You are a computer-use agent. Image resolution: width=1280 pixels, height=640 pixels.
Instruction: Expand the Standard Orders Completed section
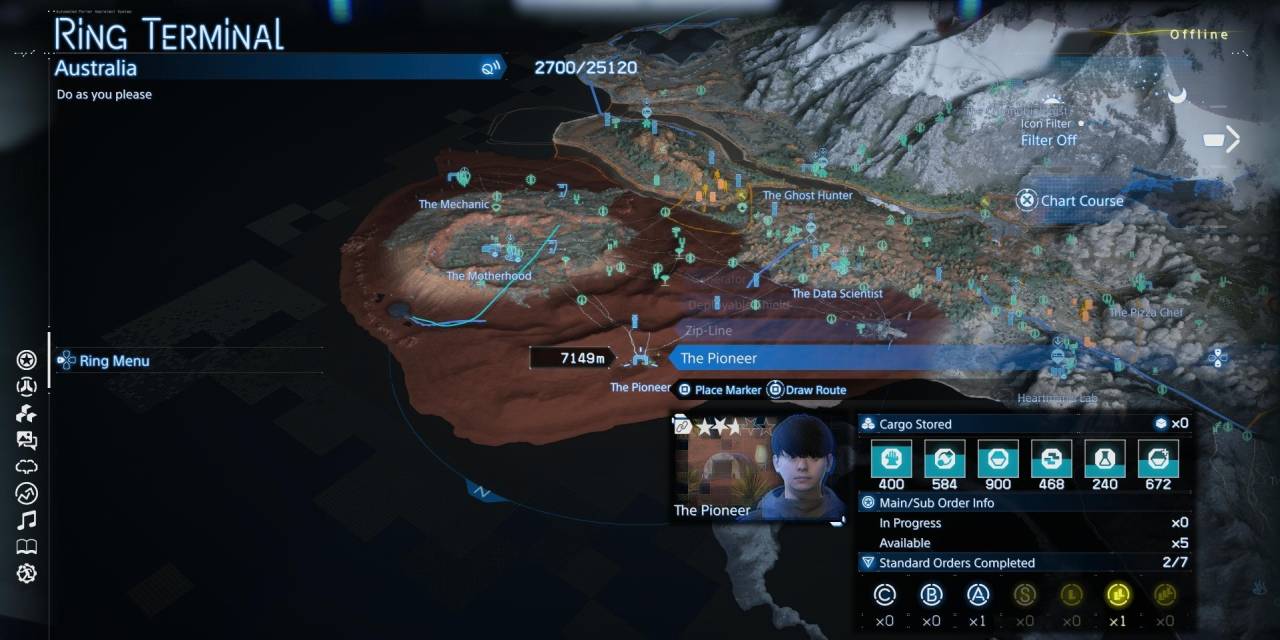956,563
